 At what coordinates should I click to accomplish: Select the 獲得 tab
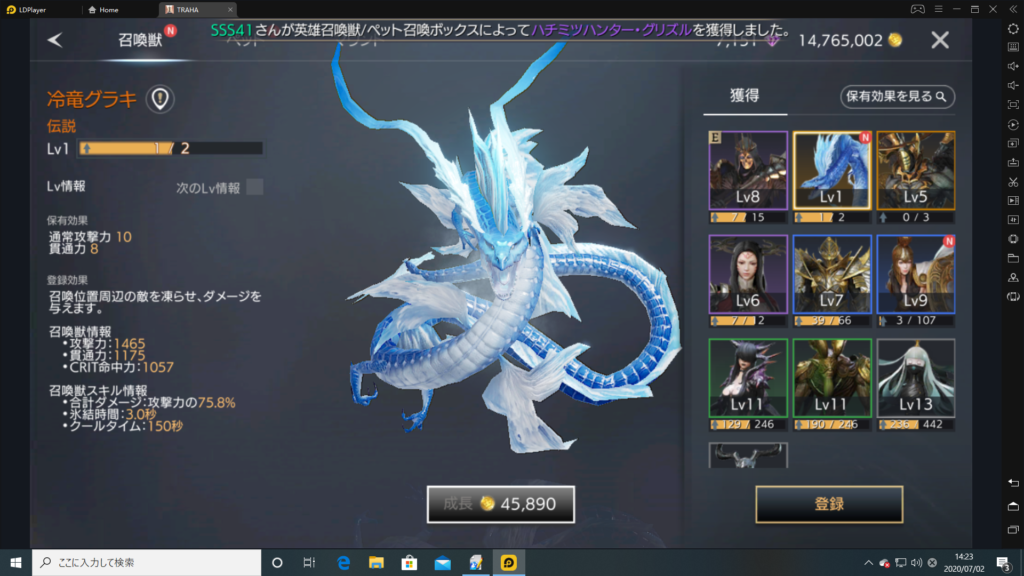[x=744, y=96]
